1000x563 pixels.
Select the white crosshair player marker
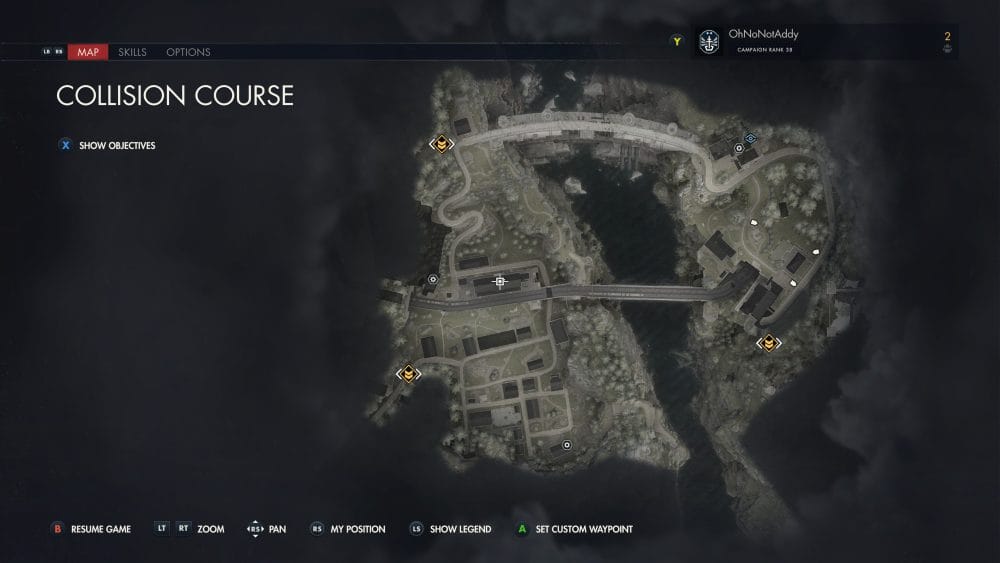click(x=500, y=282)
